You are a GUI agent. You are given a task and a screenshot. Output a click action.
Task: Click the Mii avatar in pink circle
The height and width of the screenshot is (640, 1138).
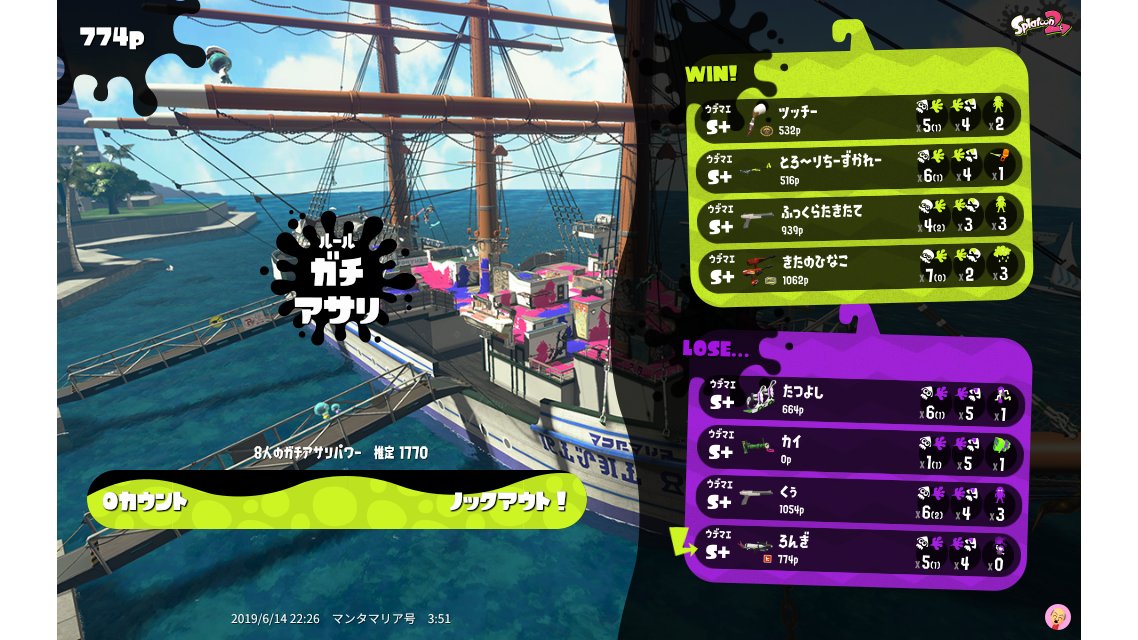[x=1057, y=616]
